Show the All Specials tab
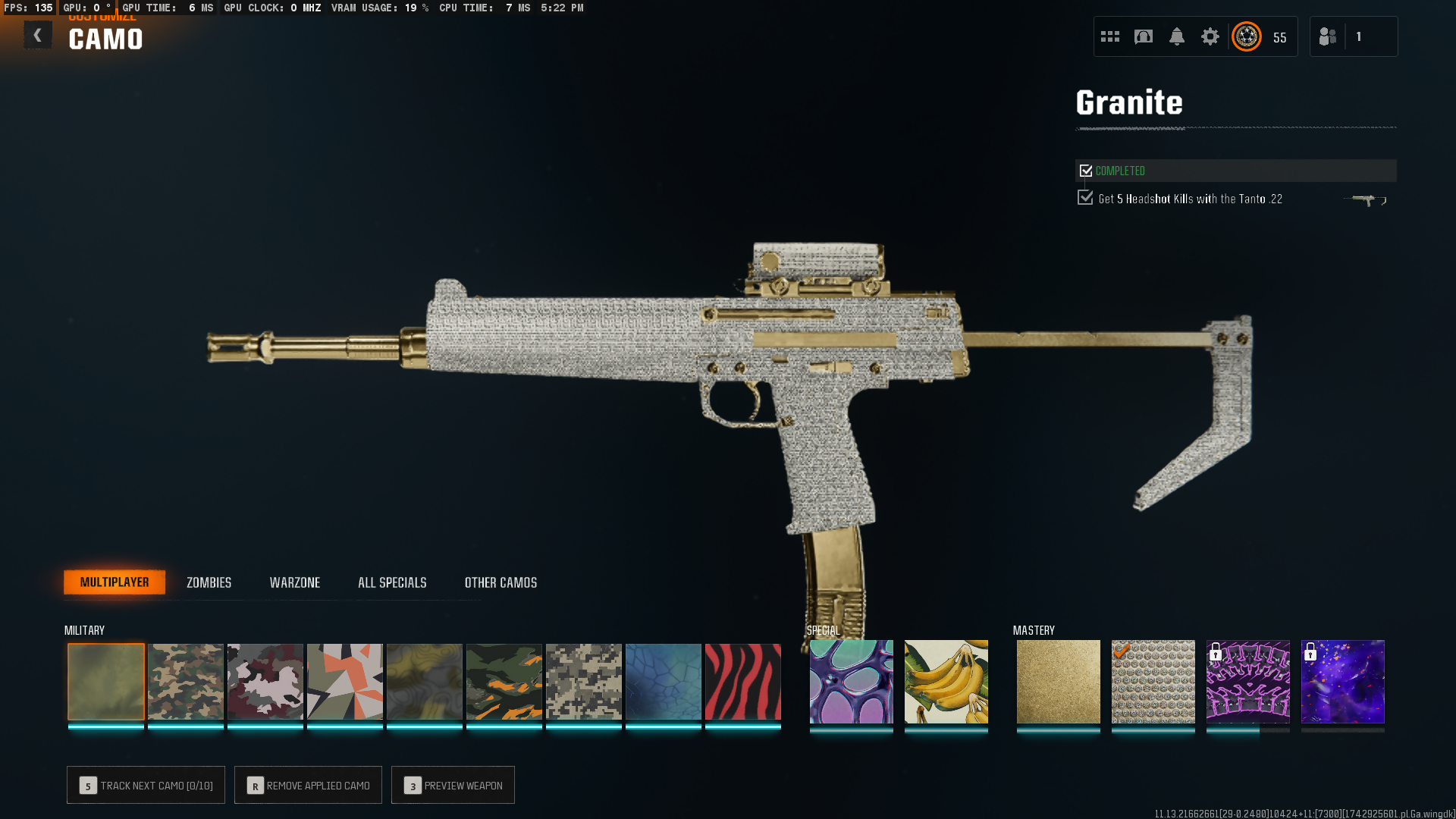Screen dimensions: 1456x819 coord(392,582)
